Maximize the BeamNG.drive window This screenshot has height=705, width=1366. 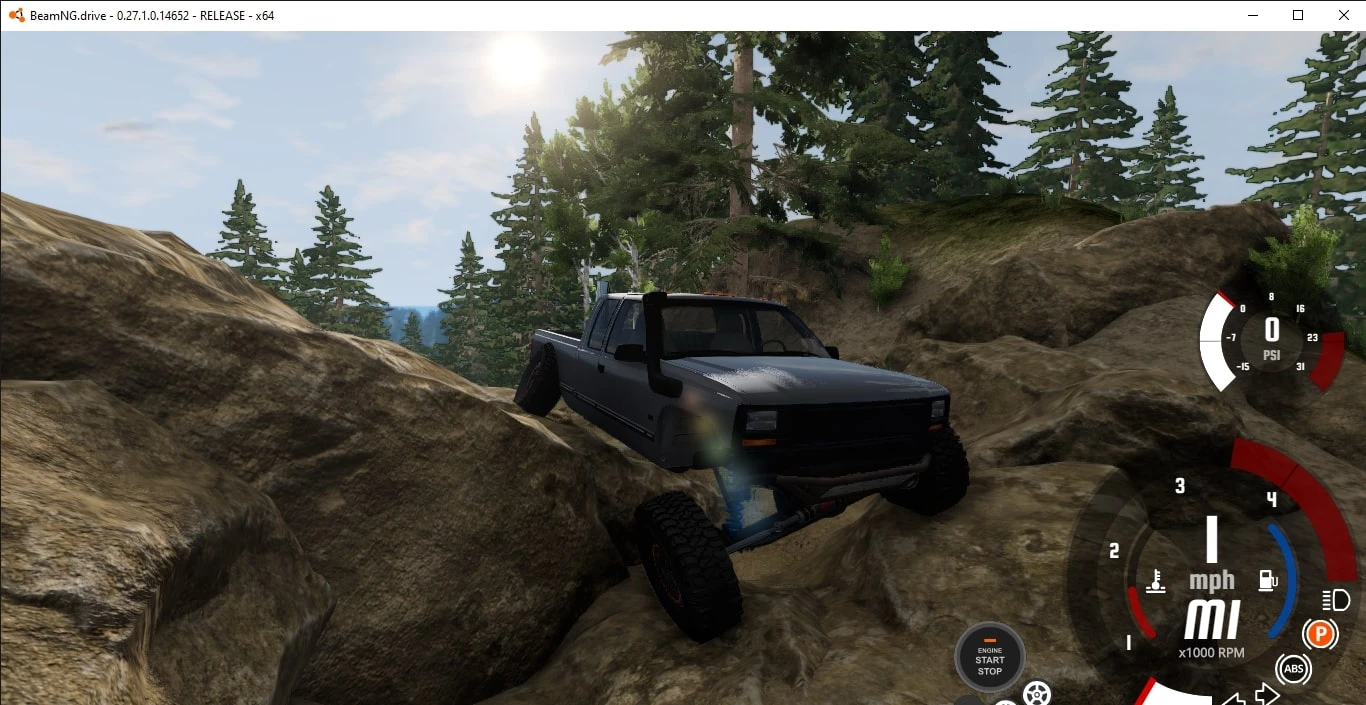point(1298,15)
